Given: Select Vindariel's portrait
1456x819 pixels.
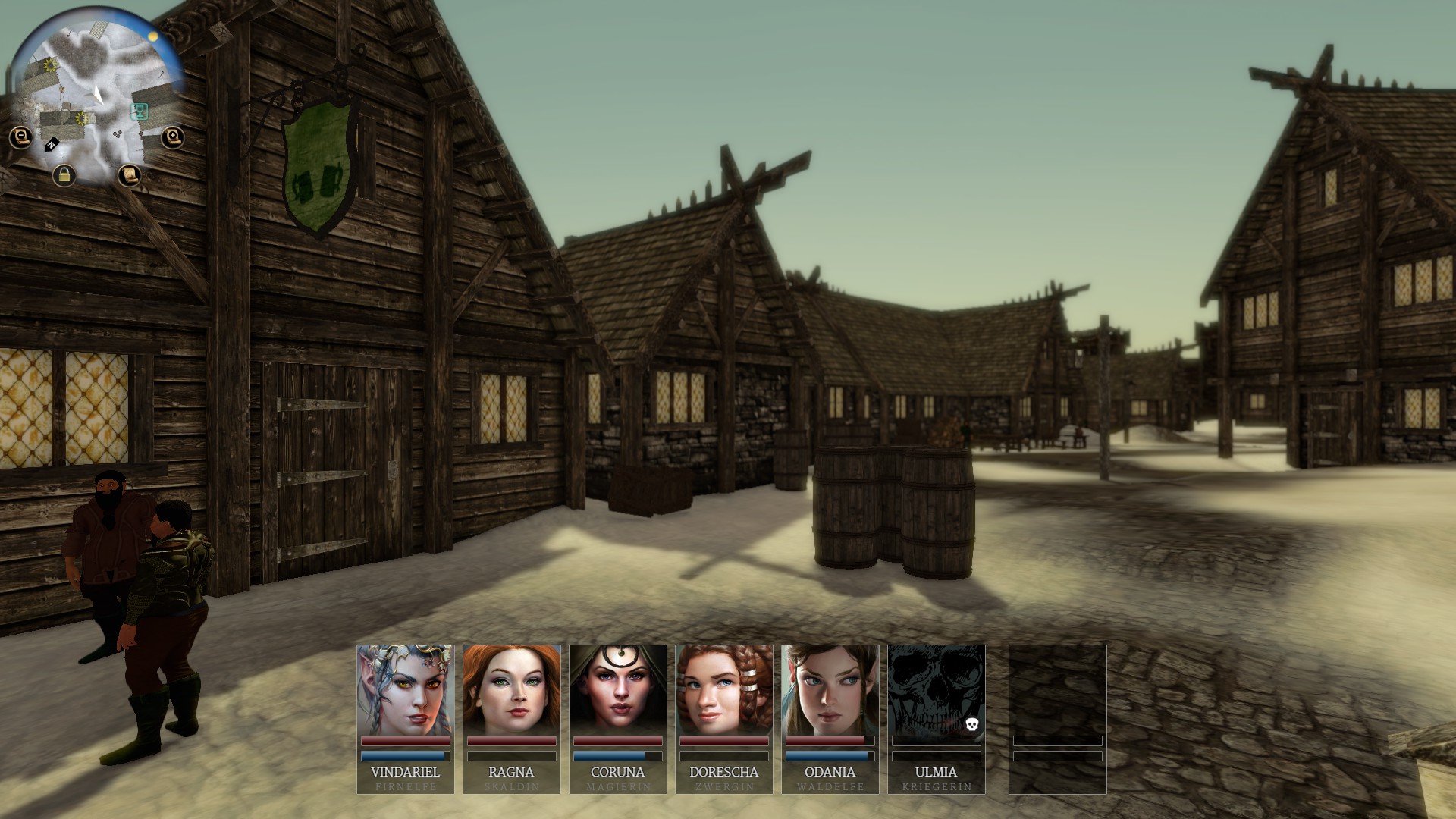Looking at the screenshot, I should [x=406, y=690].
